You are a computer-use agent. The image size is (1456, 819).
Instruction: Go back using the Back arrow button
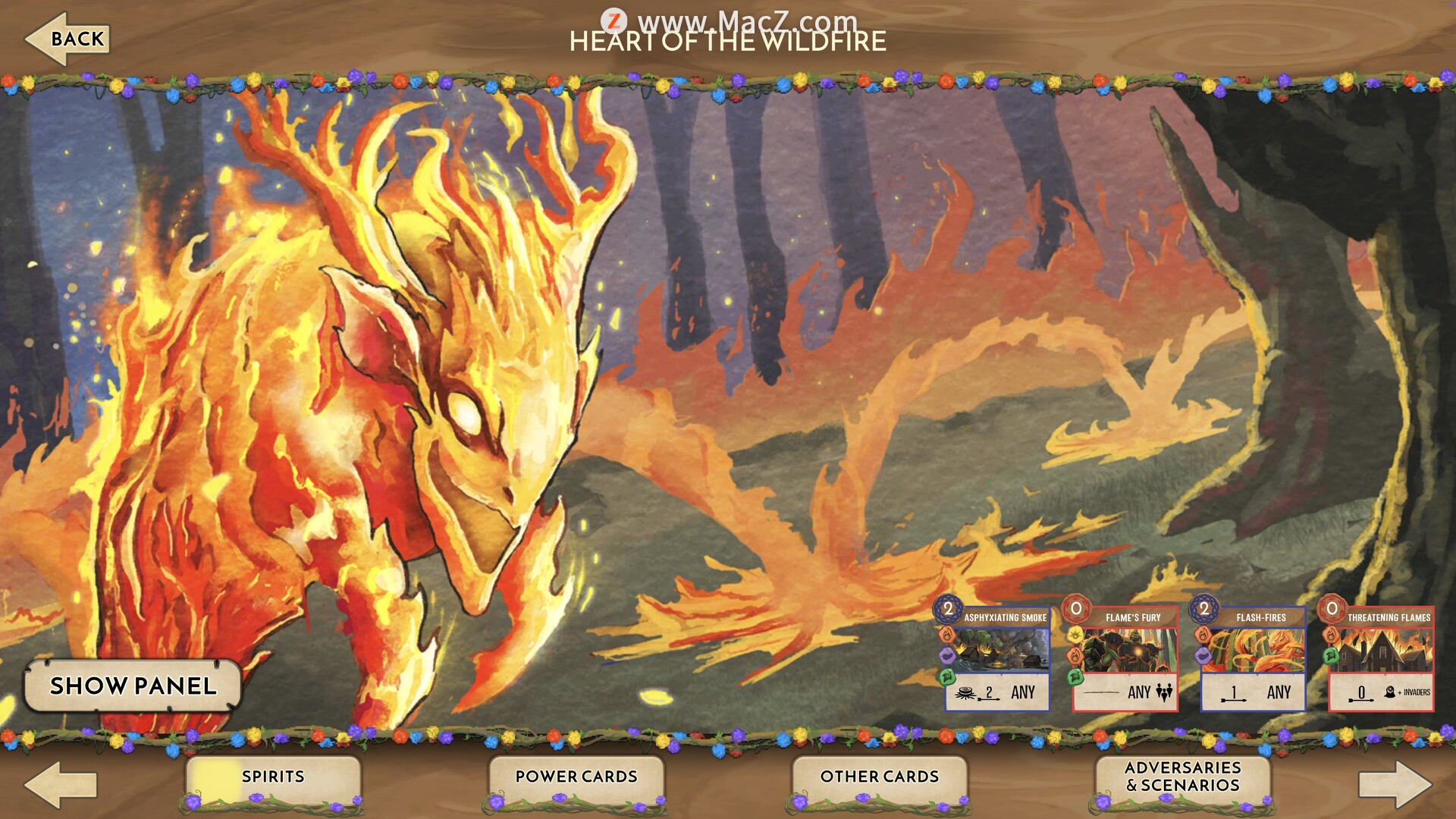pyautogui.click(x=68, y=39)
